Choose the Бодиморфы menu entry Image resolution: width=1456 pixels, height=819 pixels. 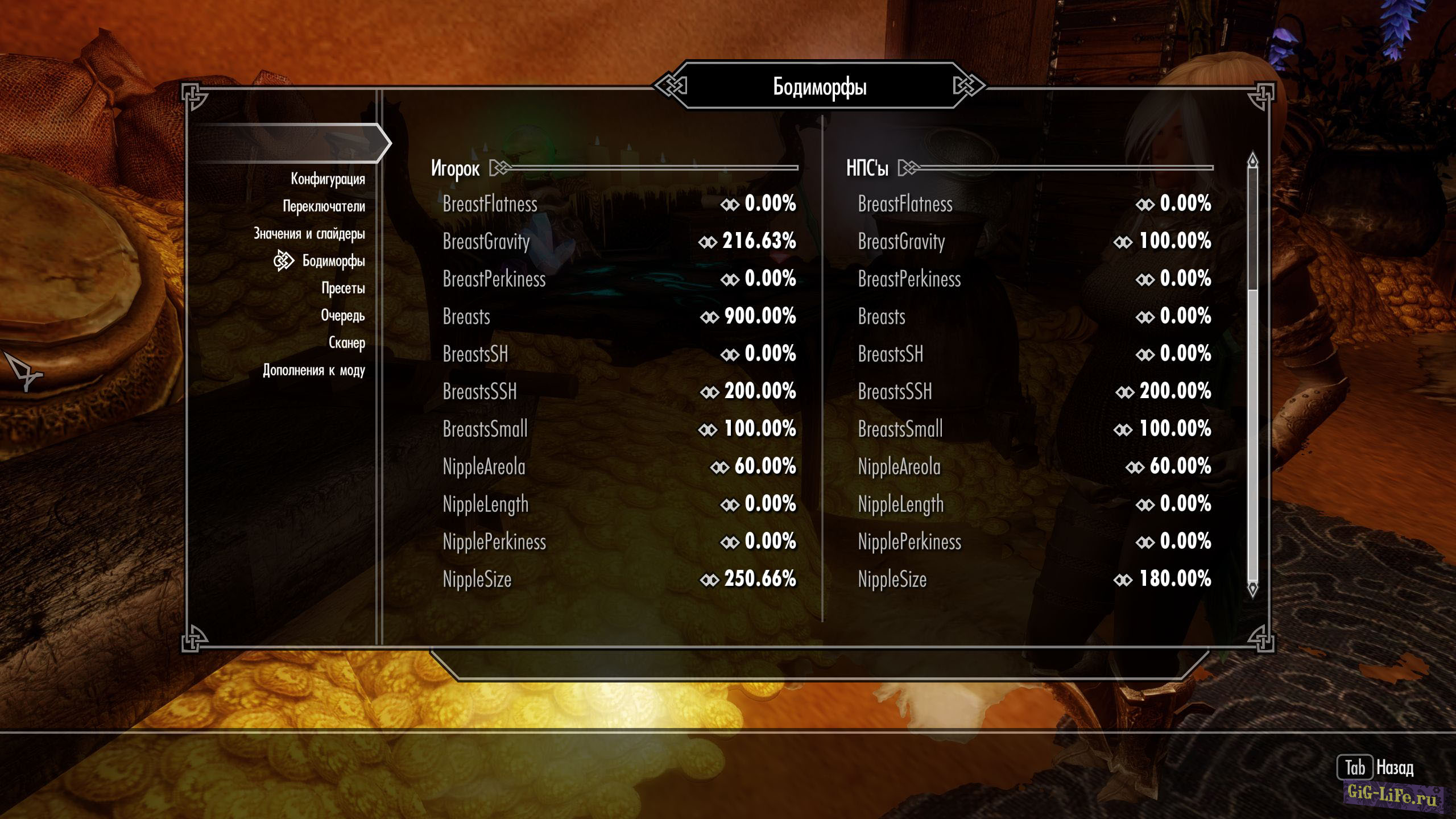333,261
